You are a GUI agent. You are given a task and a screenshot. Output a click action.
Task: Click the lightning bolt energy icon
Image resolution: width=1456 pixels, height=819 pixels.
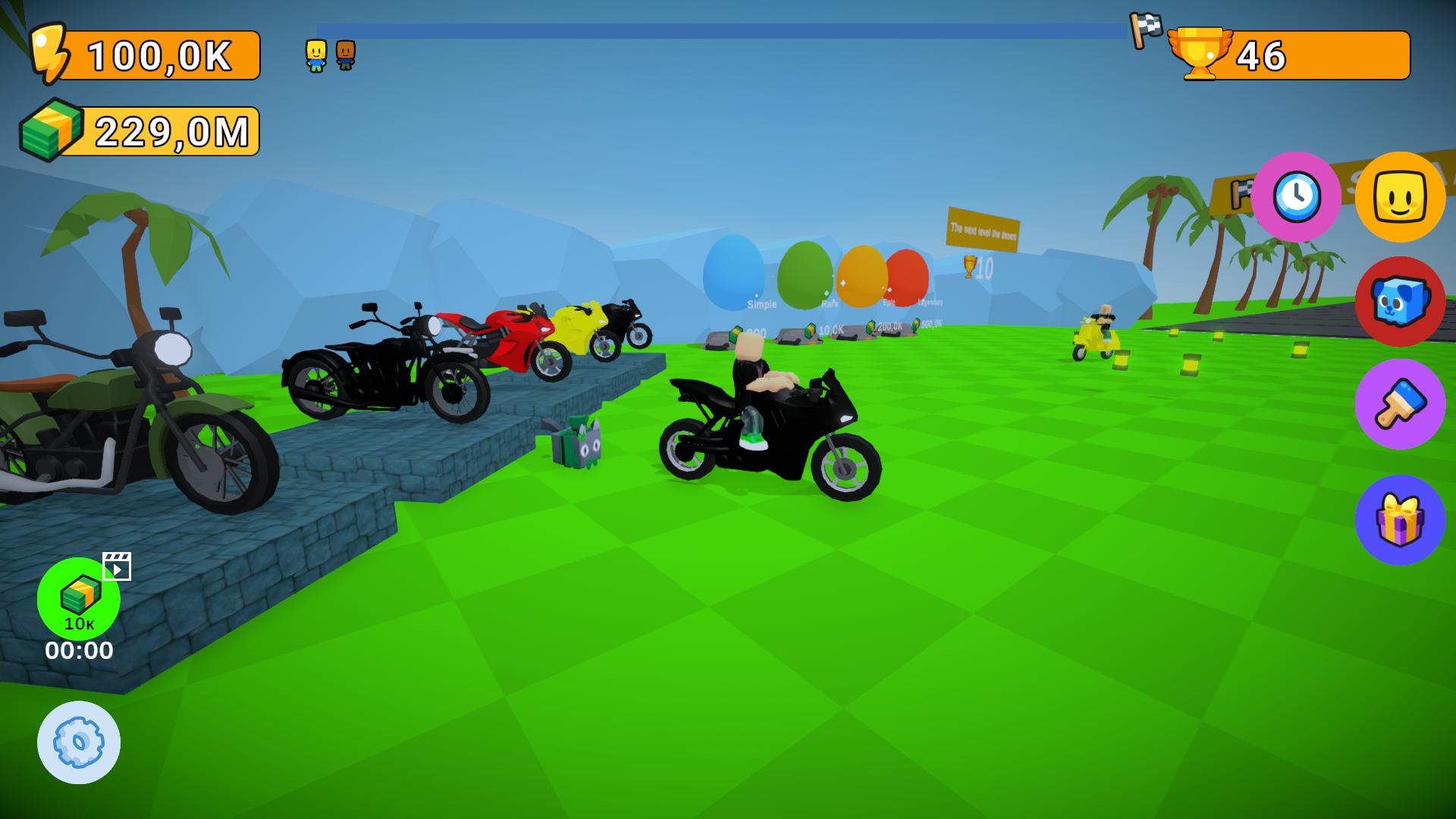(49, 53)
